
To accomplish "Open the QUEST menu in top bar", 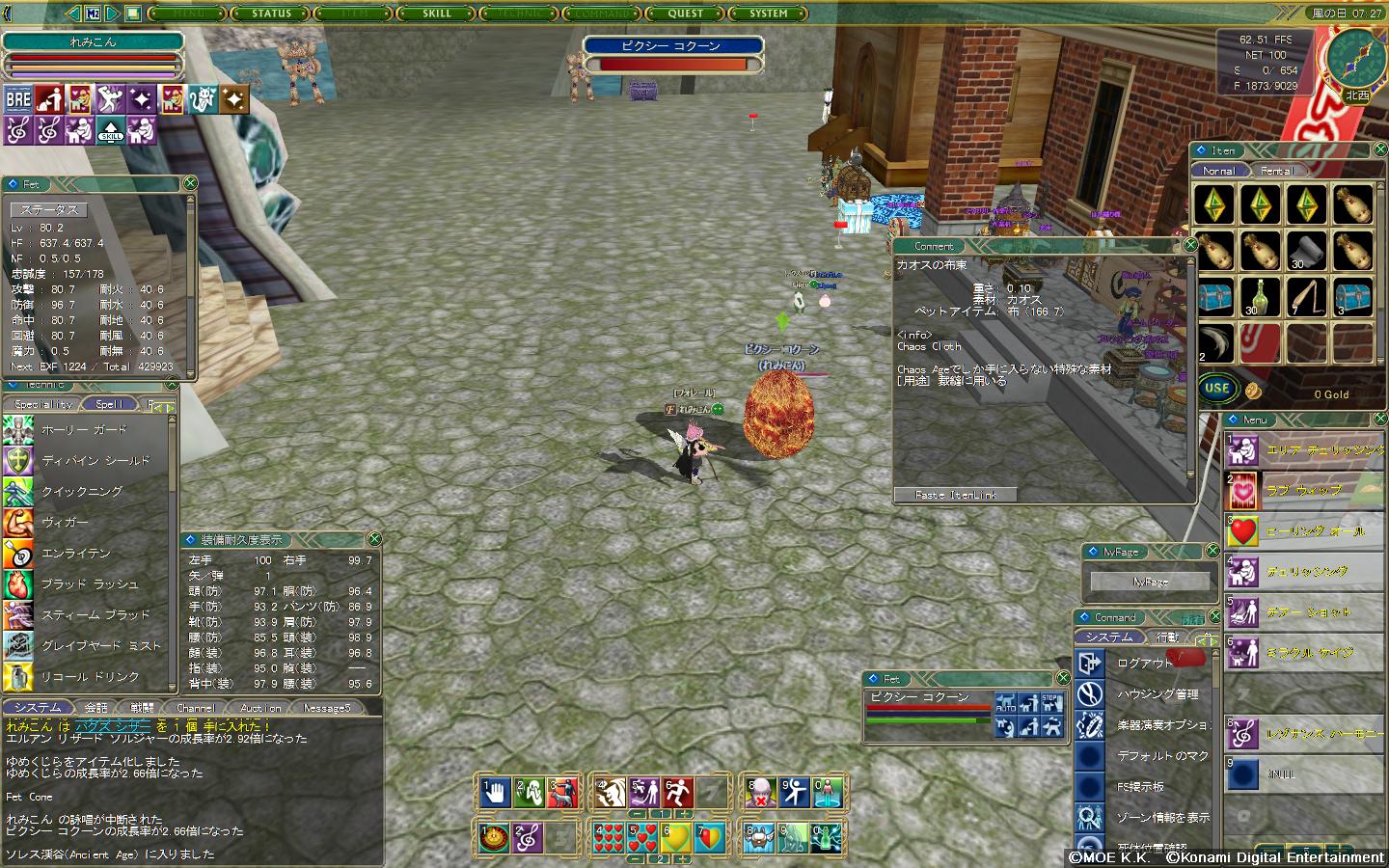I will pos(685,14).
